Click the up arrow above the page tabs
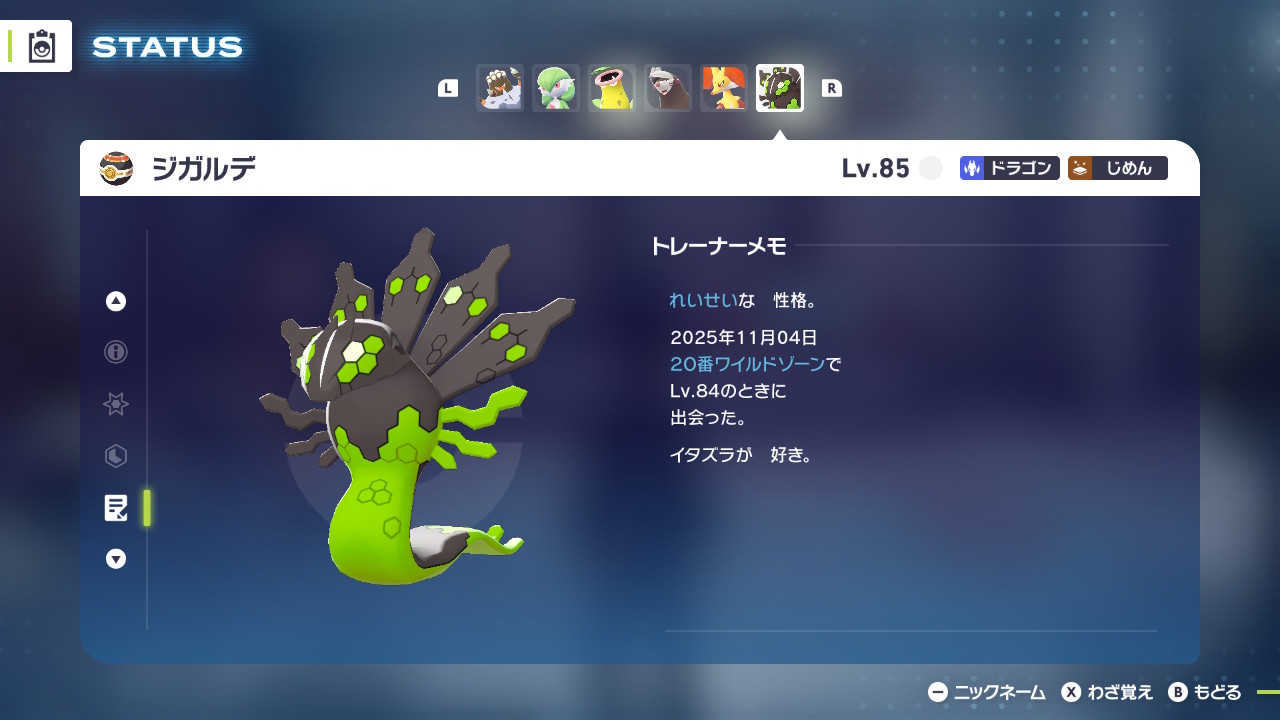Viewport: 1280px width, 720px height. [116, 301]
